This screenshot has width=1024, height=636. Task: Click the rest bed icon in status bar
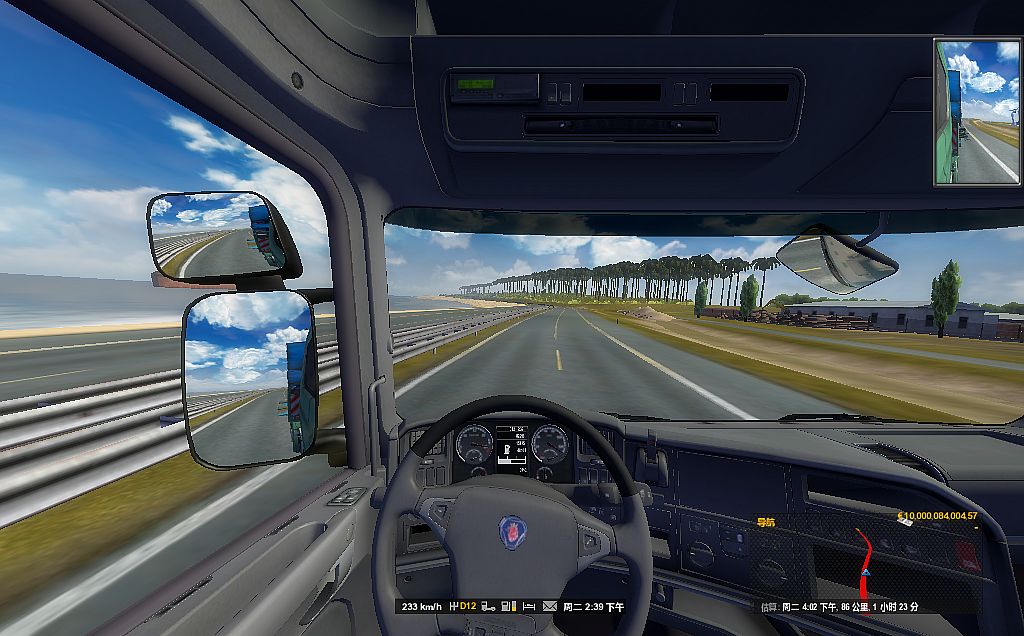click(529, 606)
